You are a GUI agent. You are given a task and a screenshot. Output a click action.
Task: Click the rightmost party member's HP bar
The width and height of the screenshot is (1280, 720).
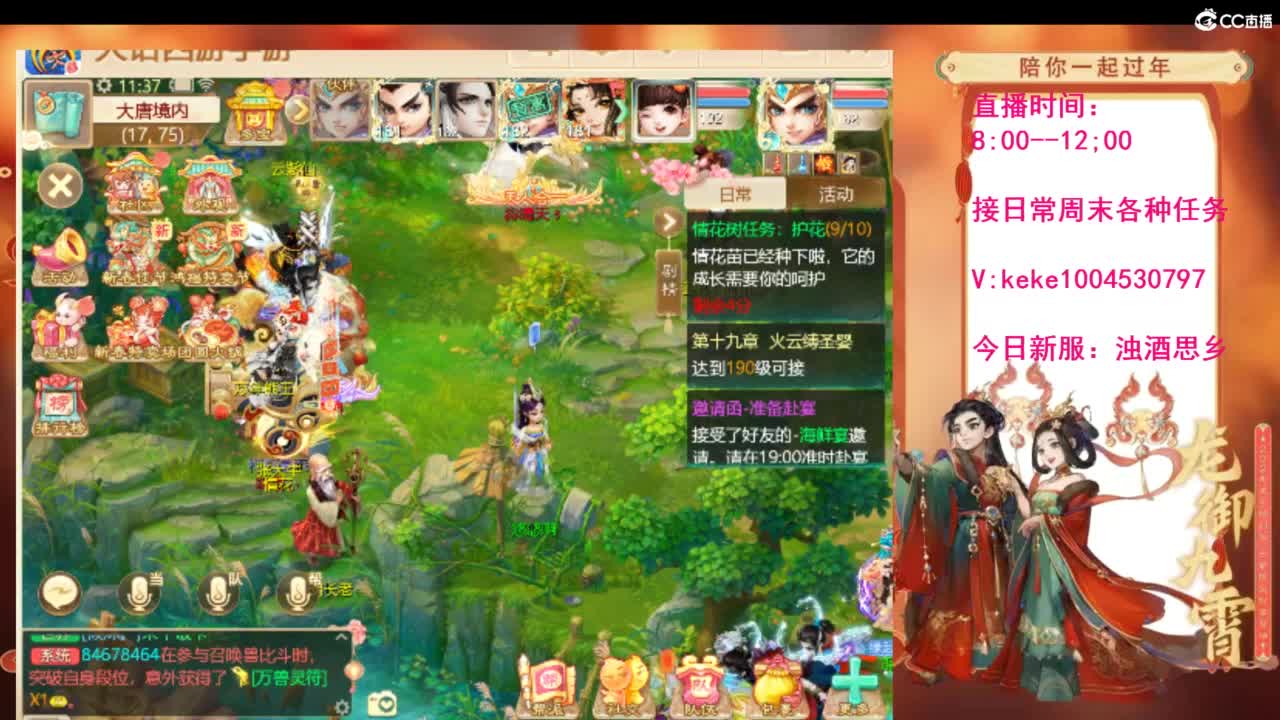860,95
